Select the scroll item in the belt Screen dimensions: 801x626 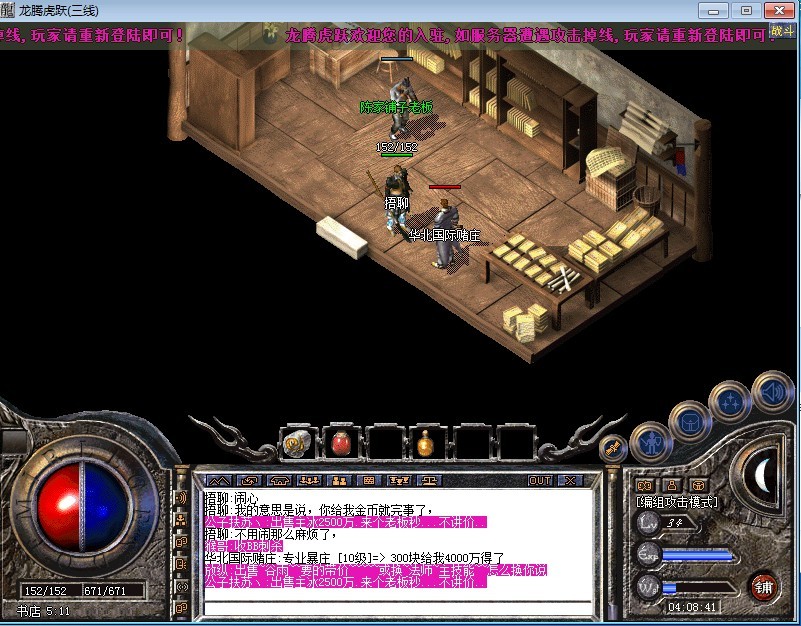coord(296,441)
